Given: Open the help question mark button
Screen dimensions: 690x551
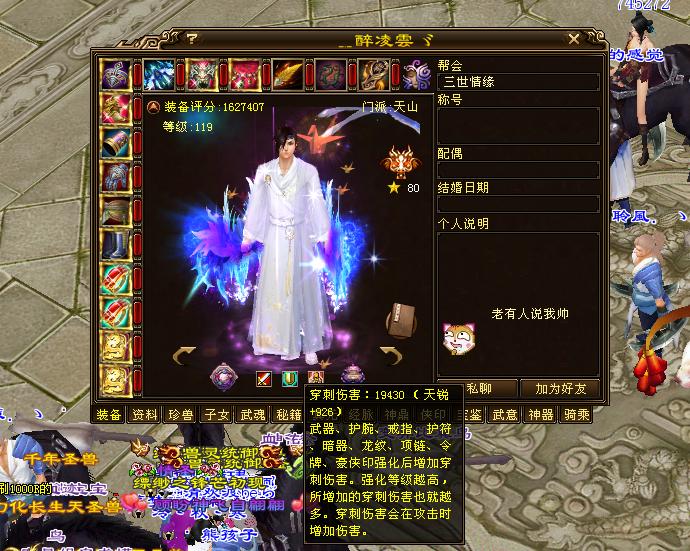Looking at the screenshot, I should pyautogui.click(x=190, y=39).
